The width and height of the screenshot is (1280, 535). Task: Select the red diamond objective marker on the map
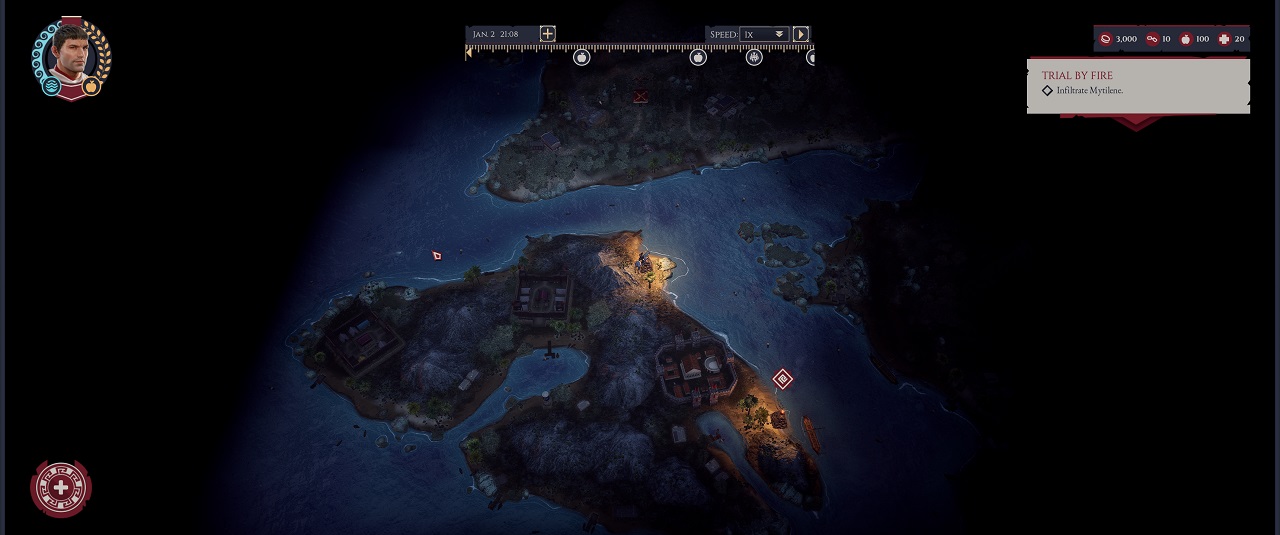point(782,379)
